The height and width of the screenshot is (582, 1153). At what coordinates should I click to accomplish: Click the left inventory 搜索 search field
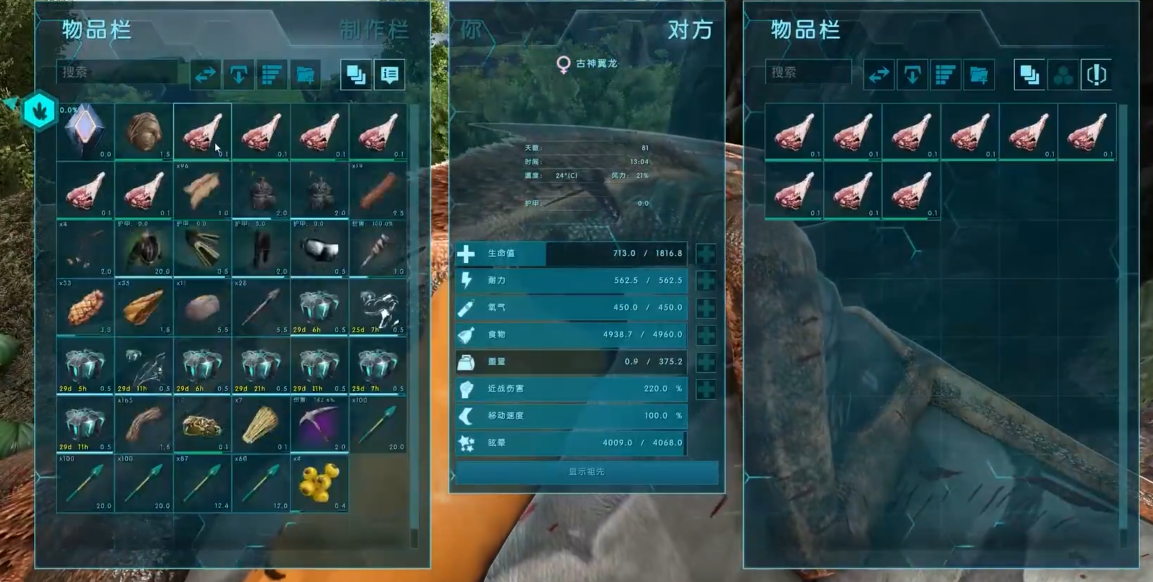120,73
